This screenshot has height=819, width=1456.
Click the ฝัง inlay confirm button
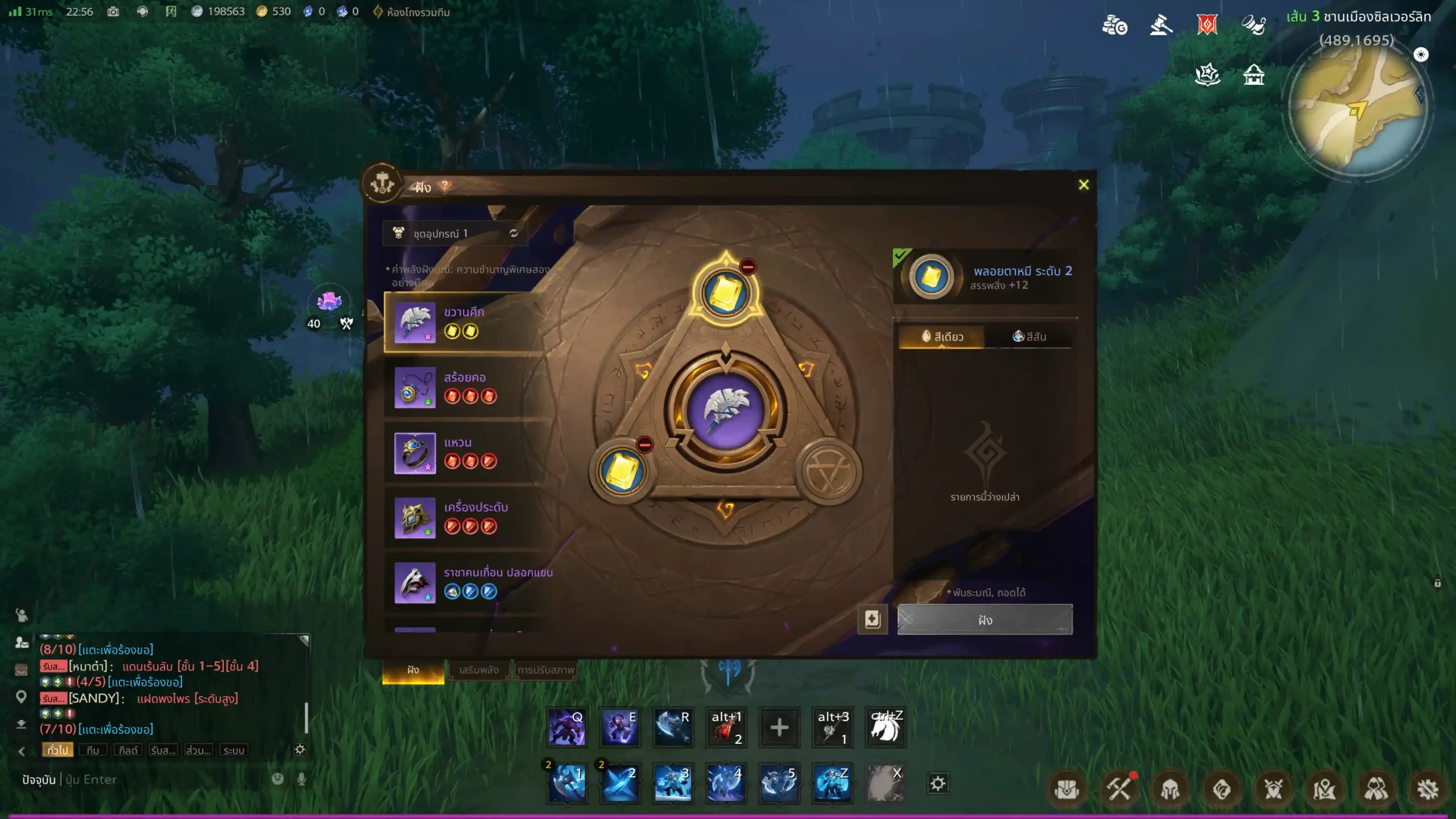[x=985, y=620]
